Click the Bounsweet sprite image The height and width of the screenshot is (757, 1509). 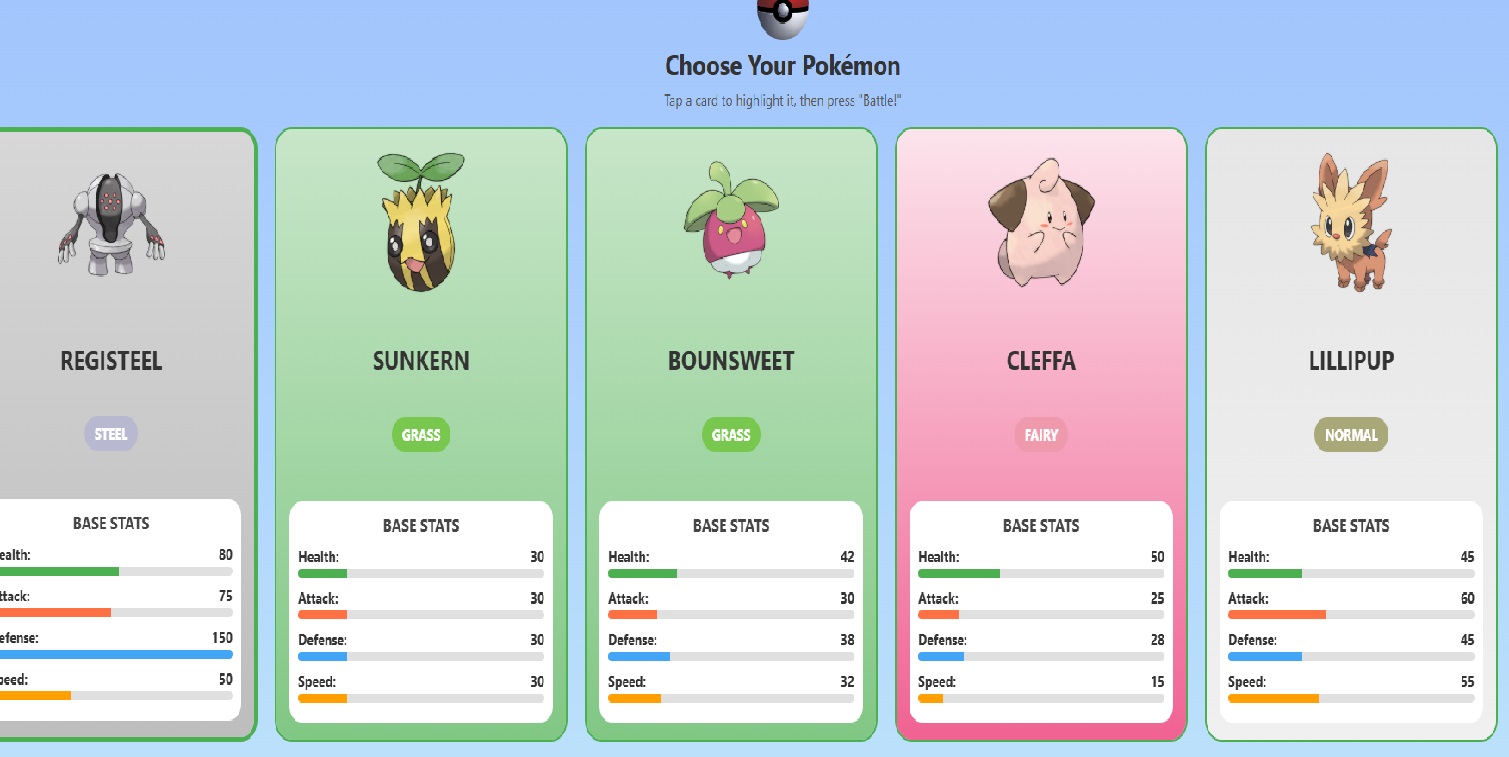pyautogui.click(x=730, y=220)
